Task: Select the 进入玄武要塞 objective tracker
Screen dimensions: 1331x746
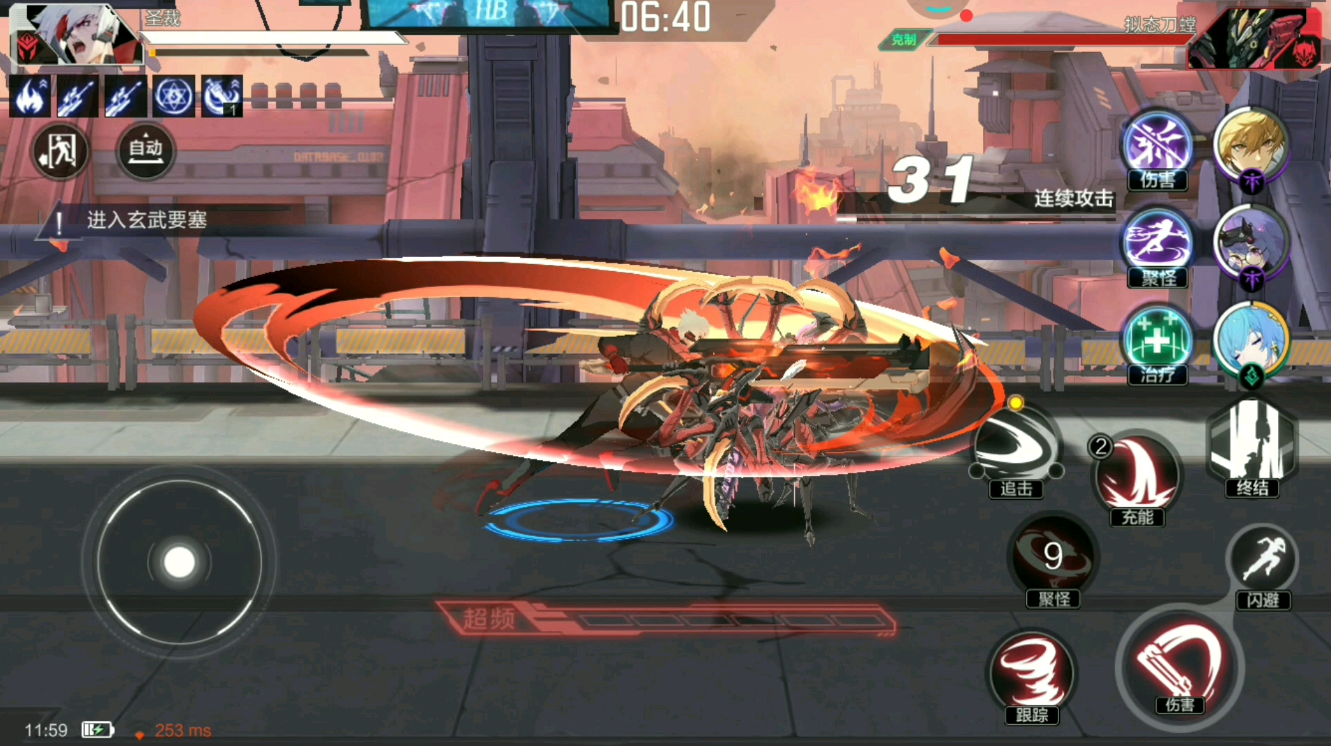Action: [147, 221]
